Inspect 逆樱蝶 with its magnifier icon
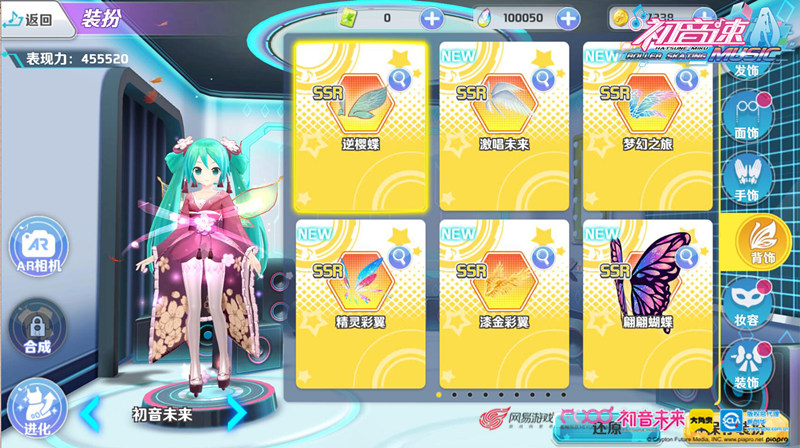Viewport: 800px width, 448px height. (x=400, y=80)
